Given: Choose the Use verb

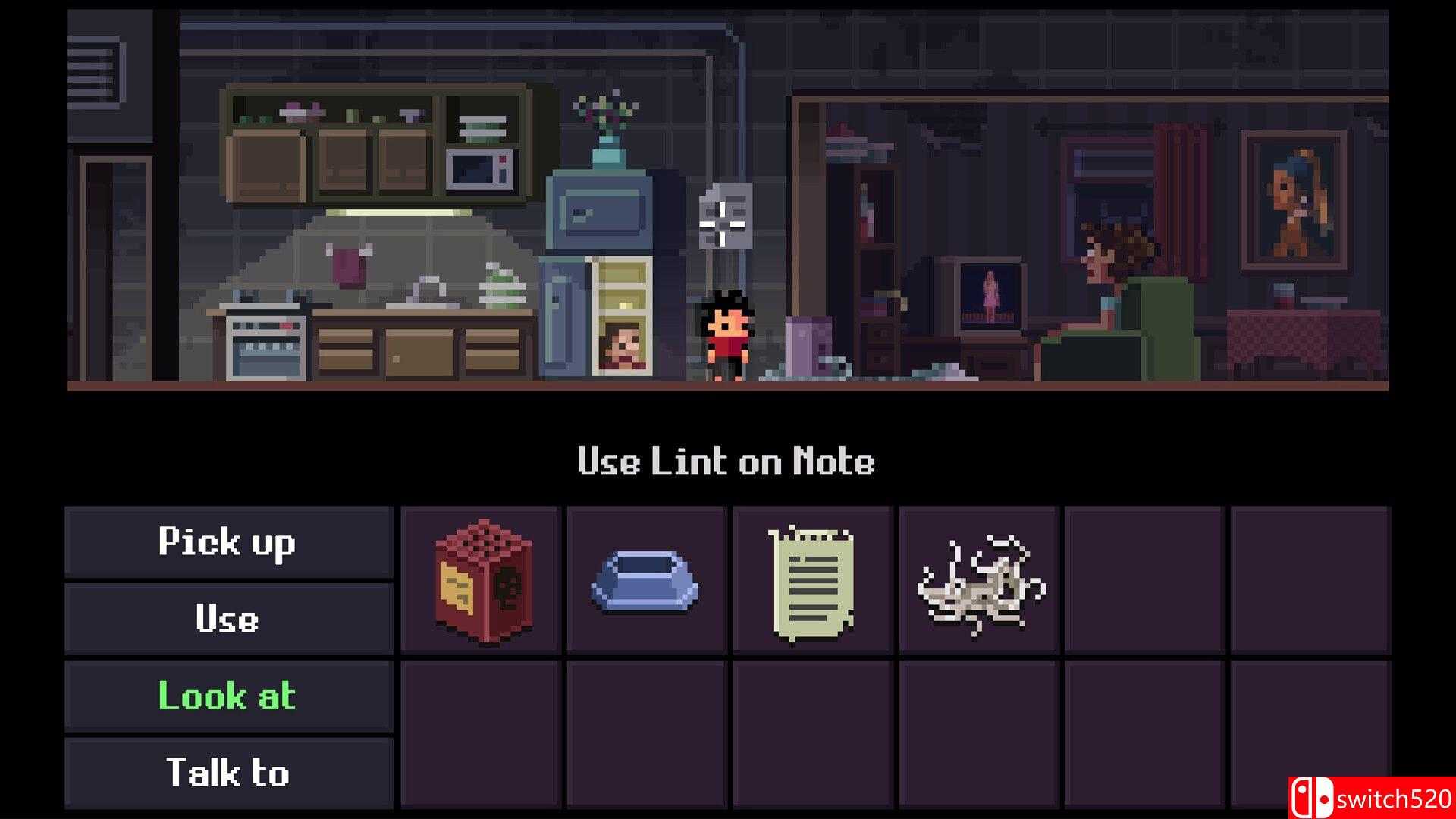Looking at the screenshot, I should point(227,619).
